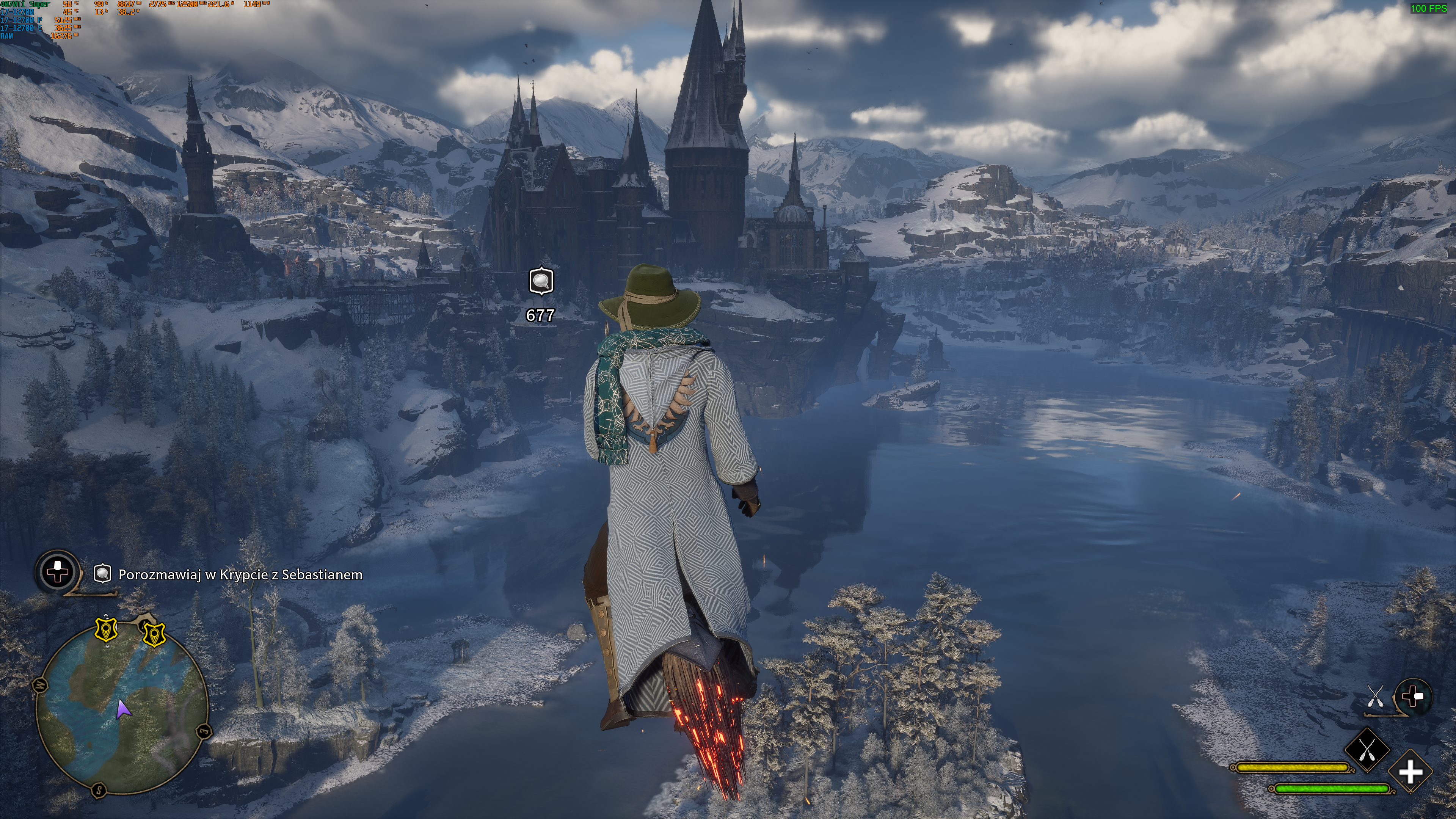Image resolution: width=1456 pixels, height=819 pixels.
Task: Click the purple player arrow on the minimap
Action: 122,709
